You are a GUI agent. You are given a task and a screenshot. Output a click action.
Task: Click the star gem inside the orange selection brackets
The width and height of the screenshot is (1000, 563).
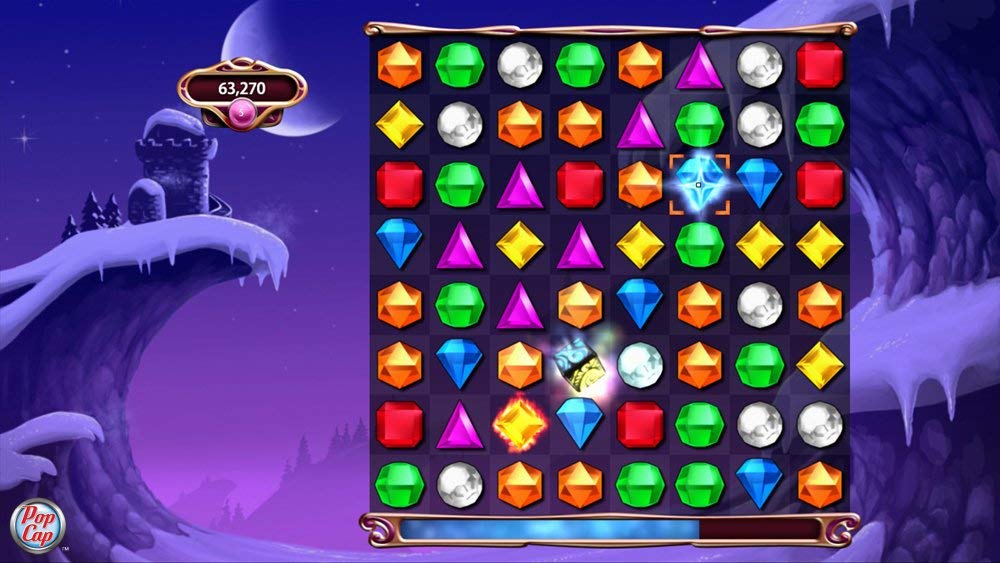pos(698,183)
